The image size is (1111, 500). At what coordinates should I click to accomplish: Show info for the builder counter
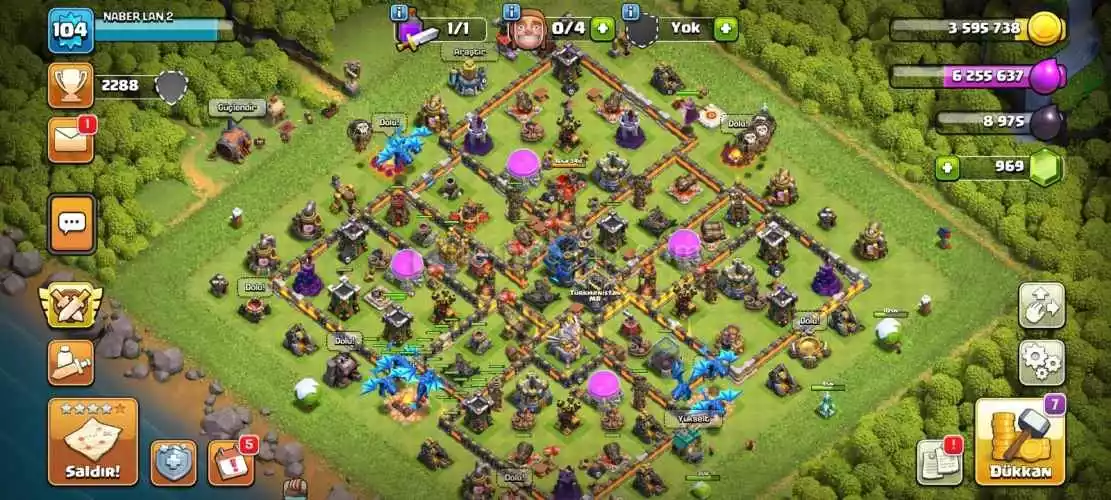(x=512, y=13)
